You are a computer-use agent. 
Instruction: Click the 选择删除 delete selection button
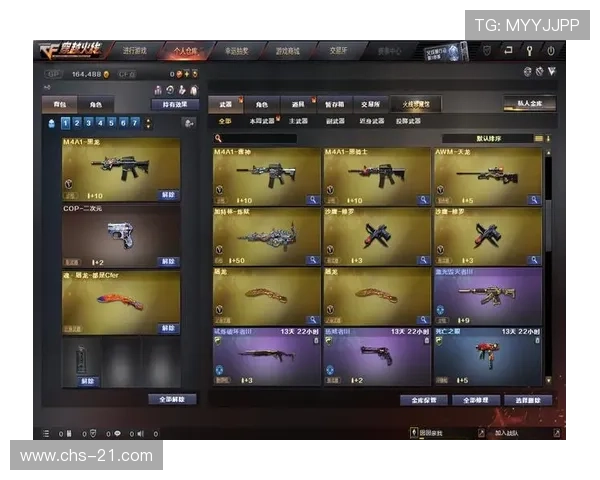[x=529, y=400]
